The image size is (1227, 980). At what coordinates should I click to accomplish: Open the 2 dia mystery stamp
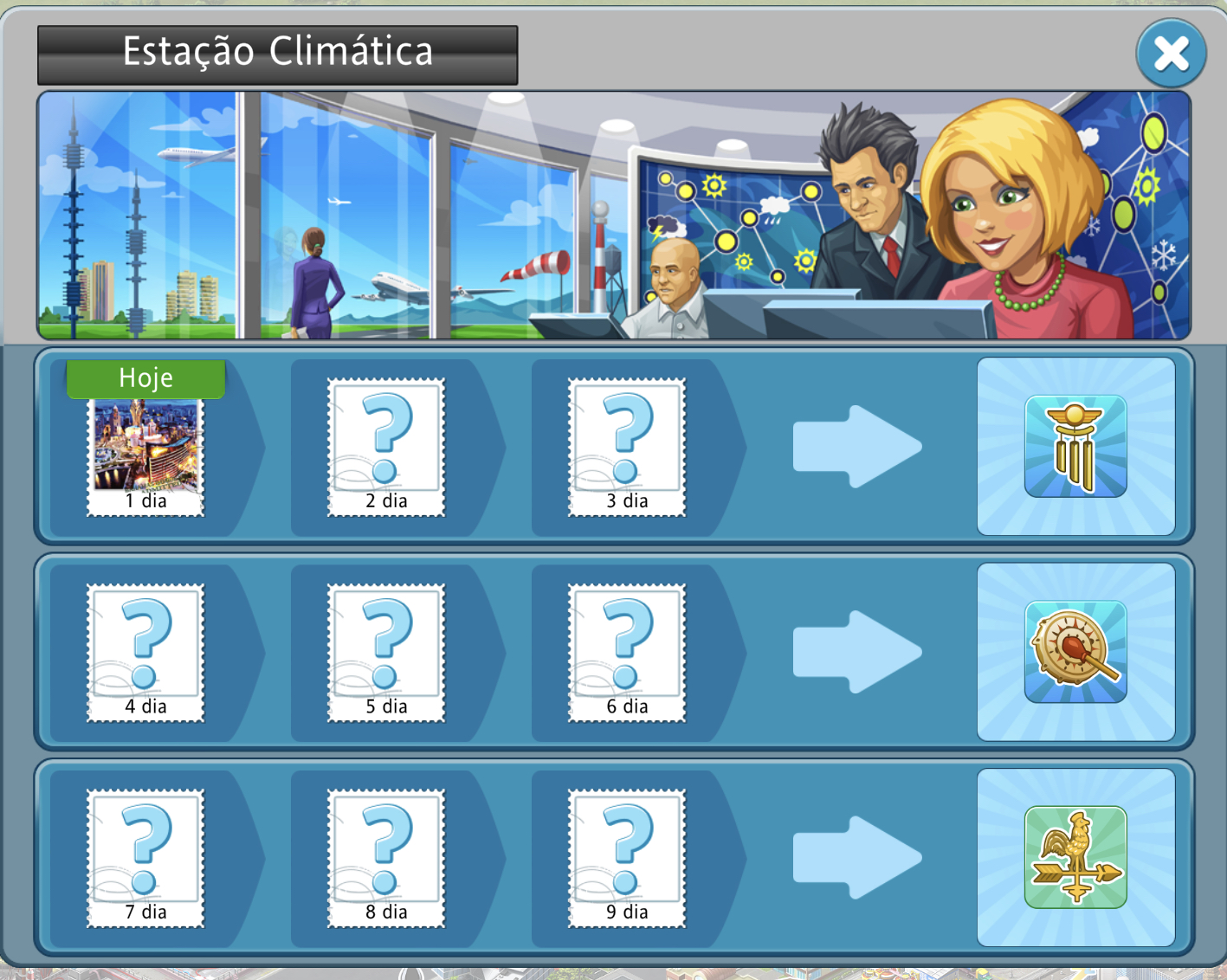tap(386, 448)
